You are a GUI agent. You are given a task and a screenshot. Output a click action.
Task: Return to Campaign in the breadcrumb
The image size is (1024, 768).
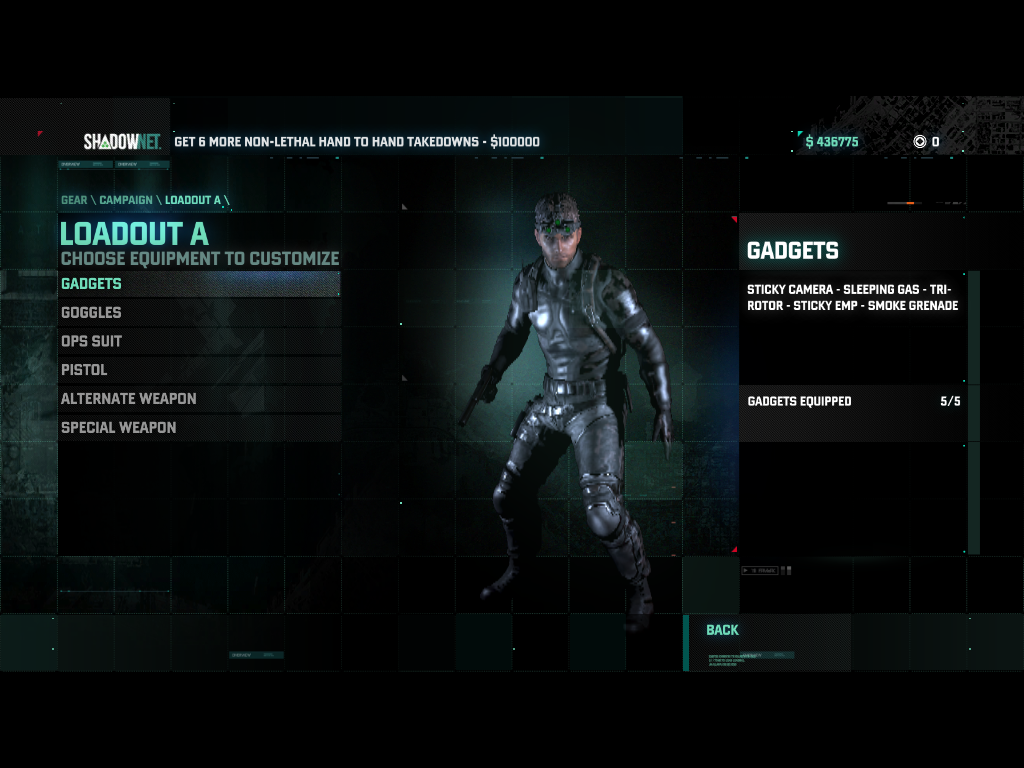(x=126, y=200)
